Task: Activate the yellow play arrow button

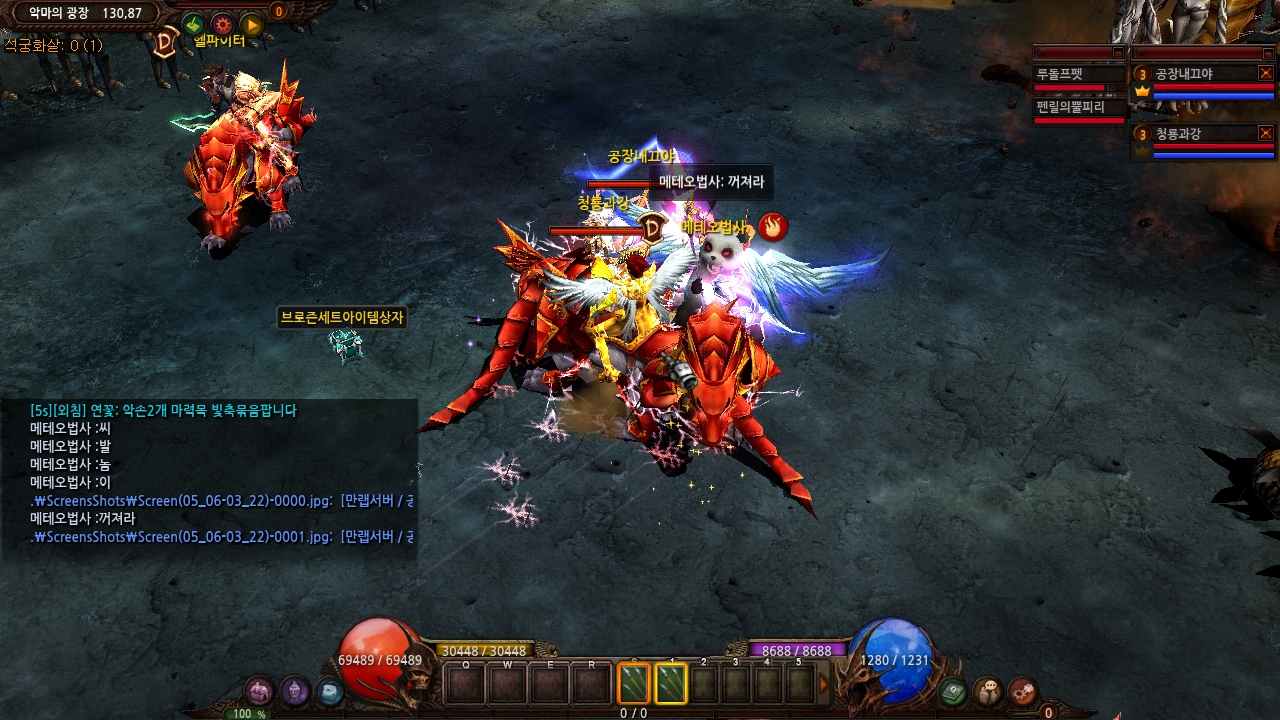Action: pos(251,24)
